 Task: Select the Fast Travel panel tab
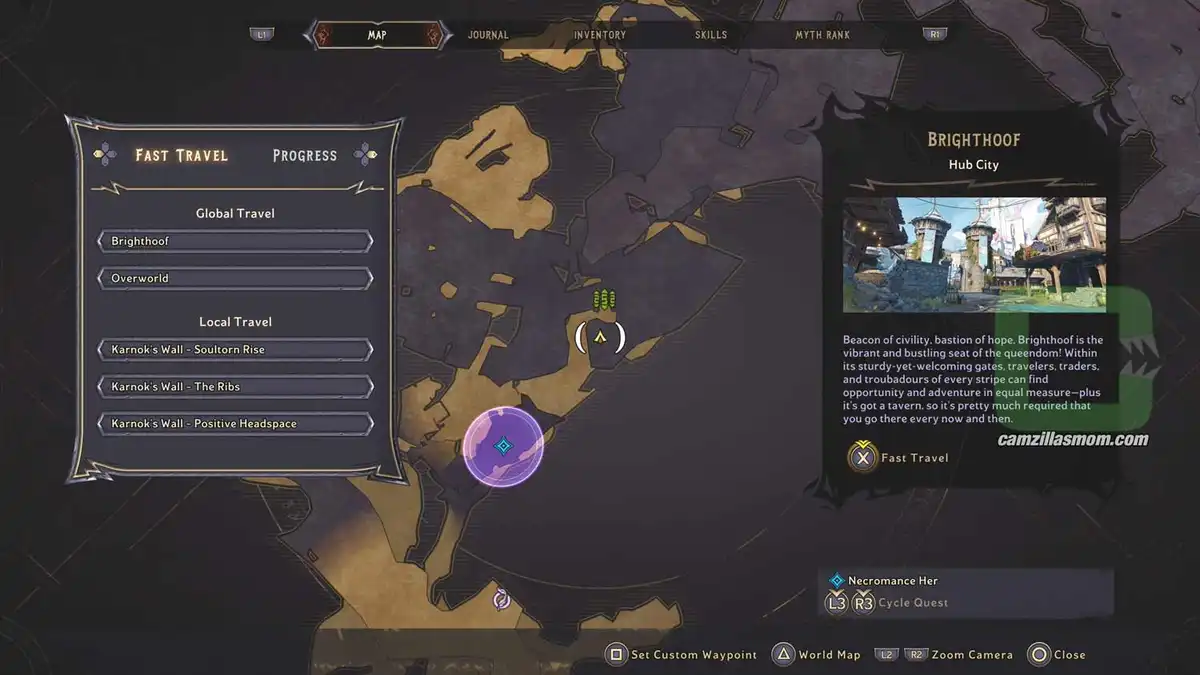pos(182,155)
